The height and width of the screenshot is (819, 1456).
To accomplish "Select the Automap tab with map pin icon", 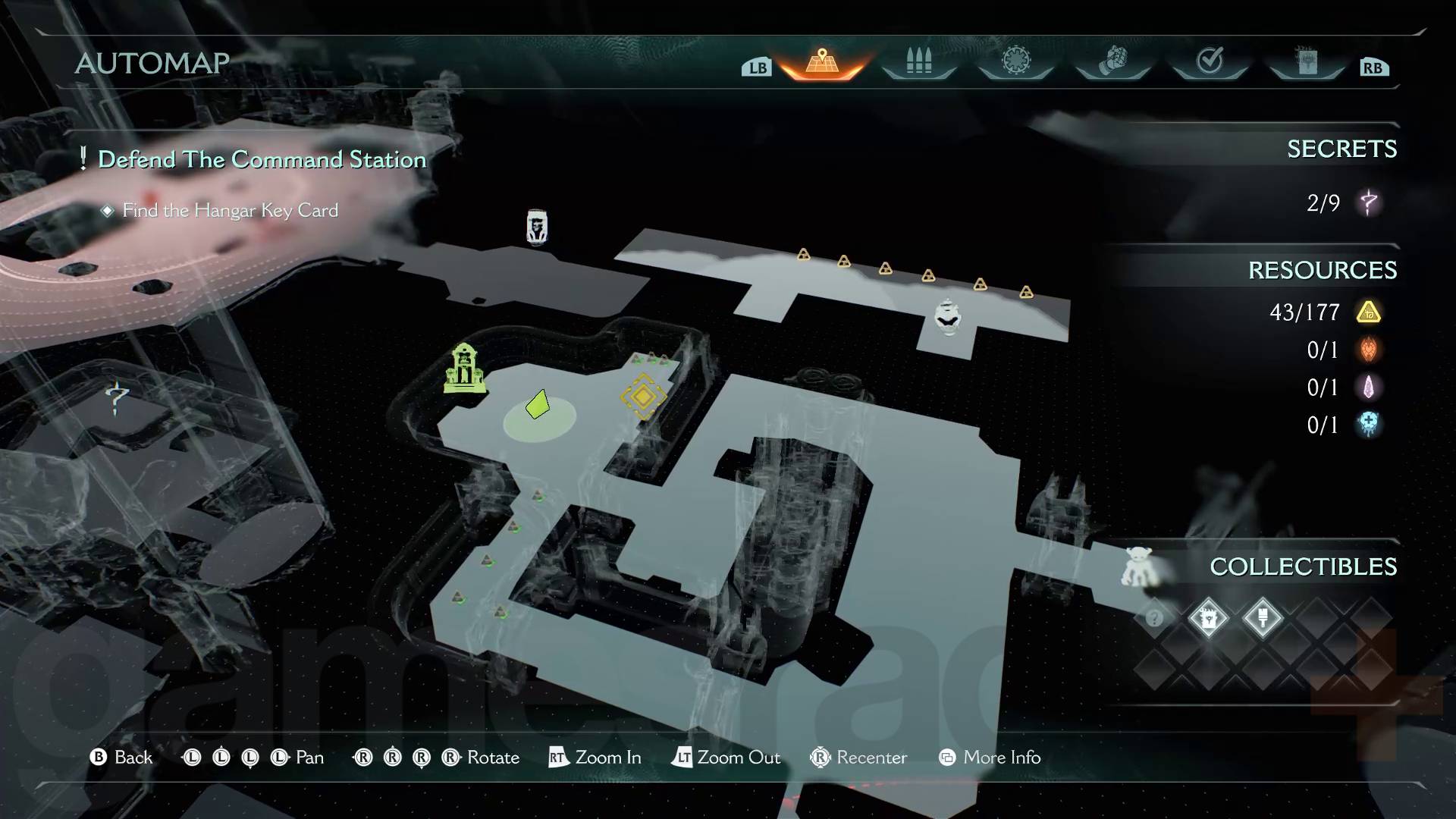I will (x=822, y=62).
